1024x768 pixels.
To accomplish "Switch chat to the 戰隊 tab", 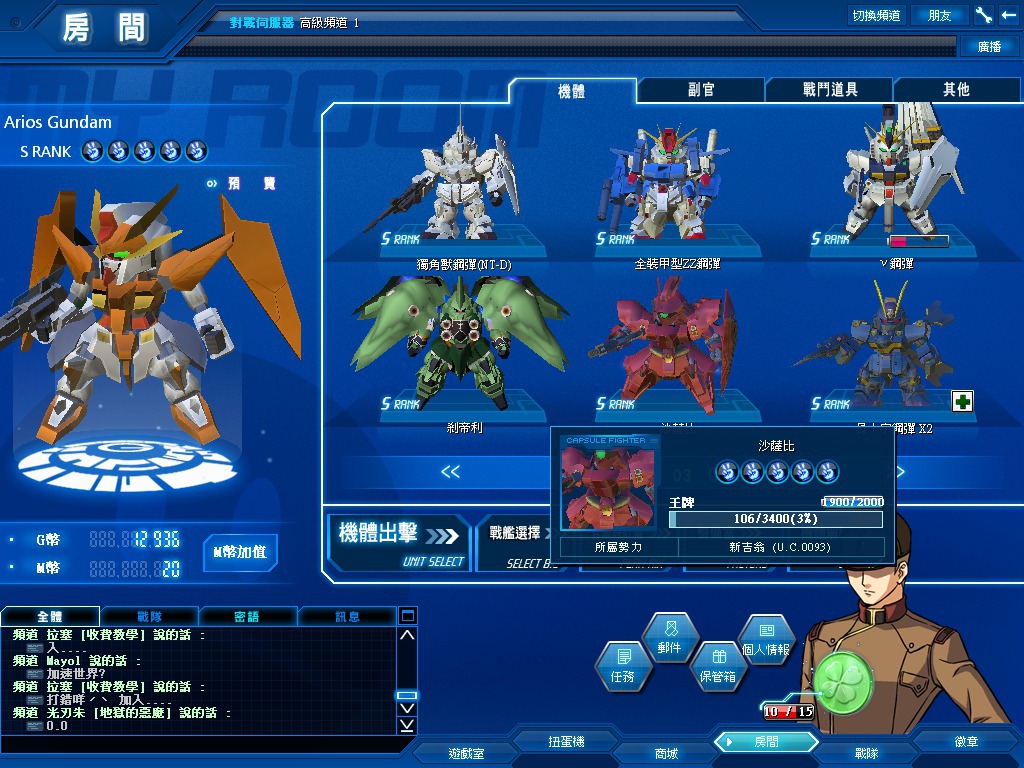I will coord(149,617).
